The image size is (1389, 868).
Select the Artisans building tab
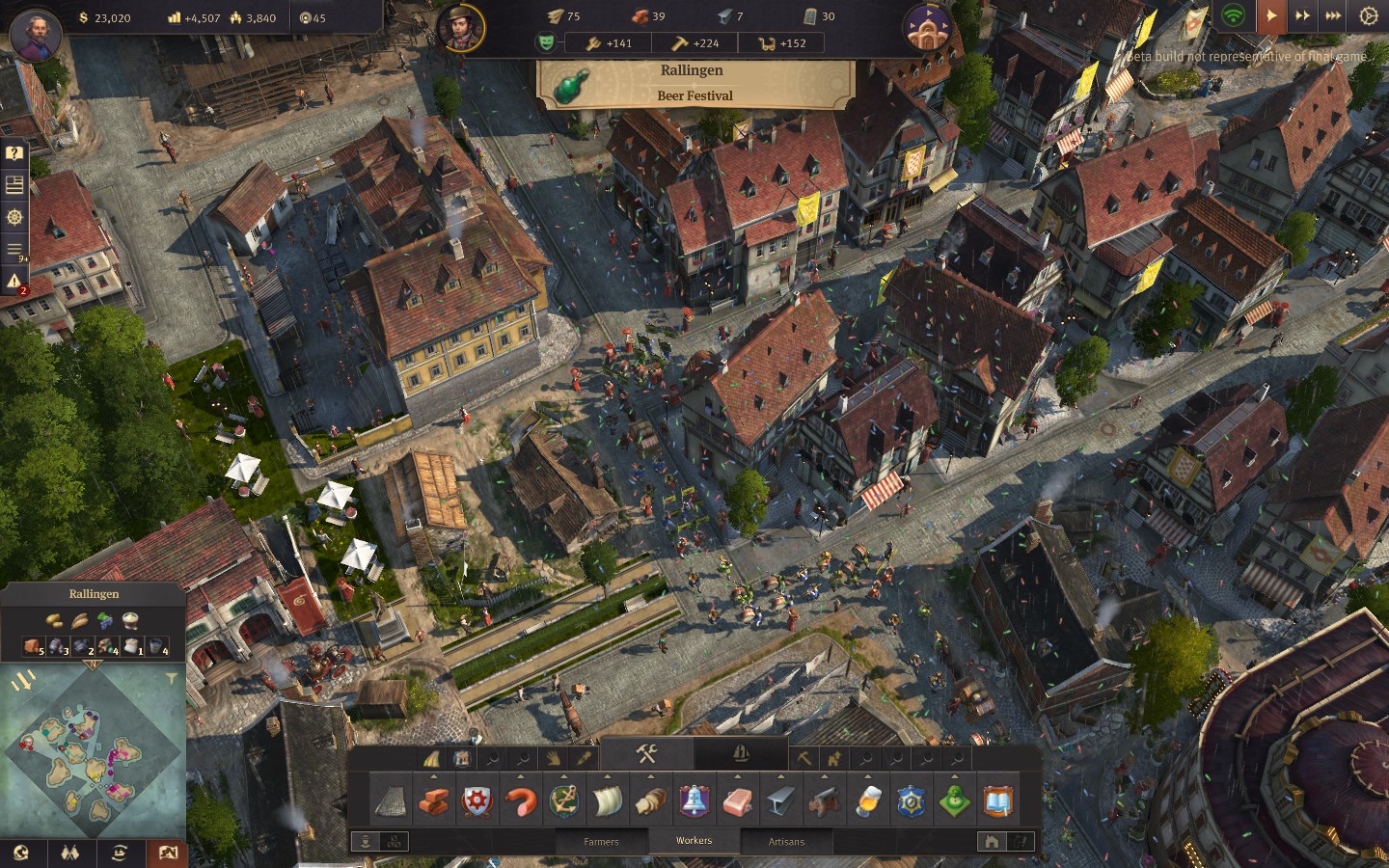coord(786,841)
